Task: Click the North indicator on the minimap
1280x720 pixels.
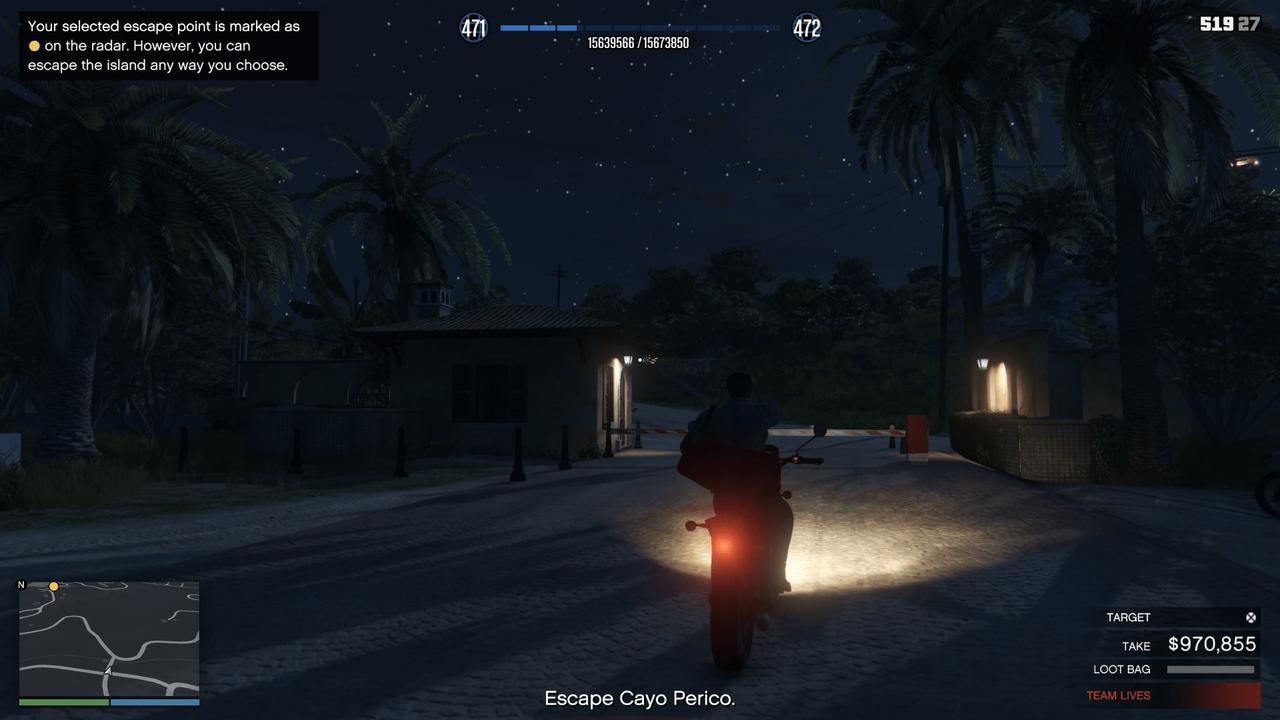Action: point(20,583)
